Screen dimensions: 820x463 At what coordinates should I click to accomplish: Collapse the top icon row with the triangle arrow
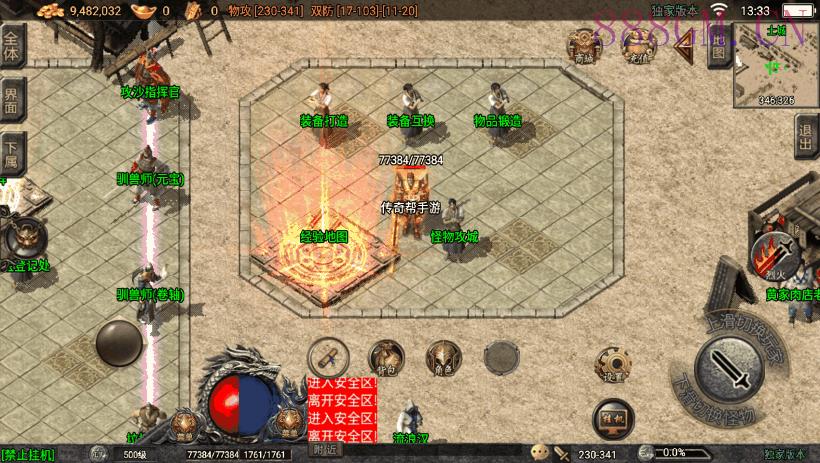(685, 47)
